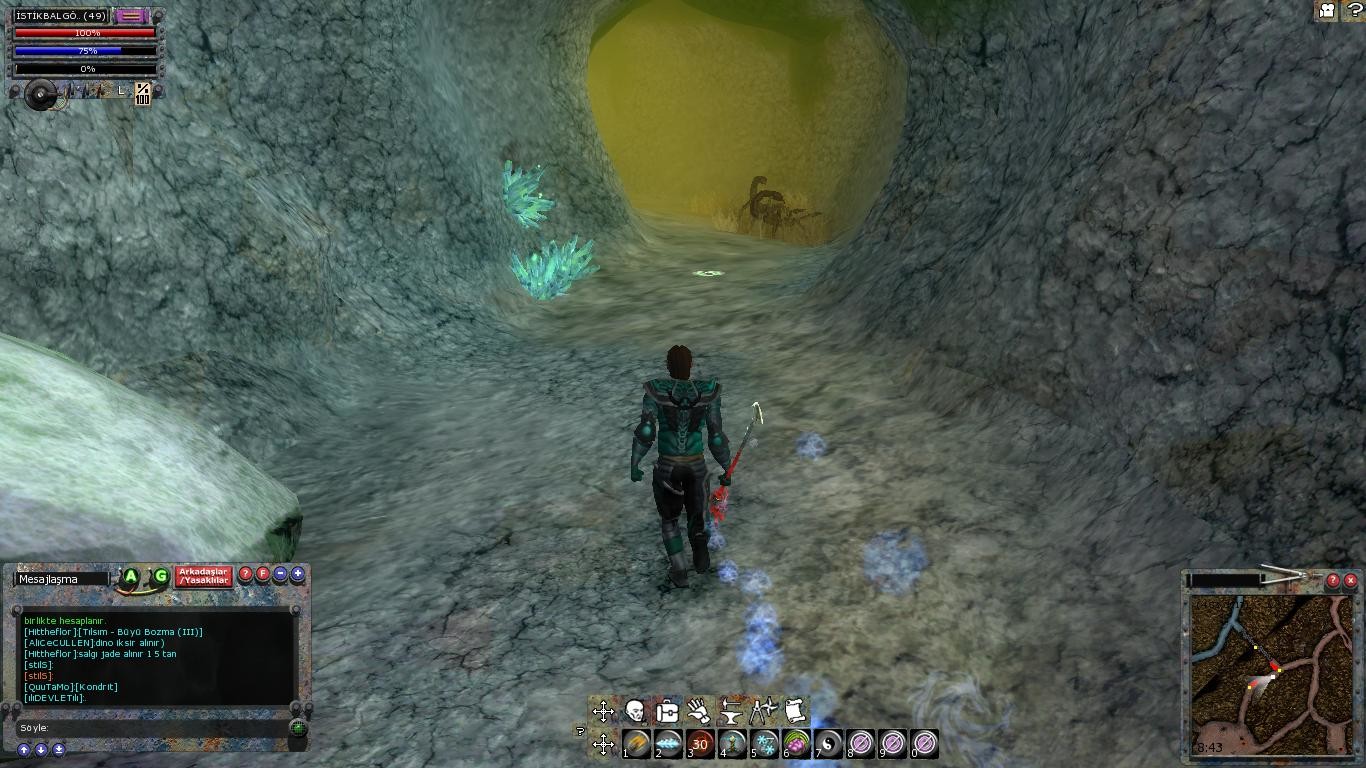
Task: Close the minimap with the red X
Action: coord(1351,580)
